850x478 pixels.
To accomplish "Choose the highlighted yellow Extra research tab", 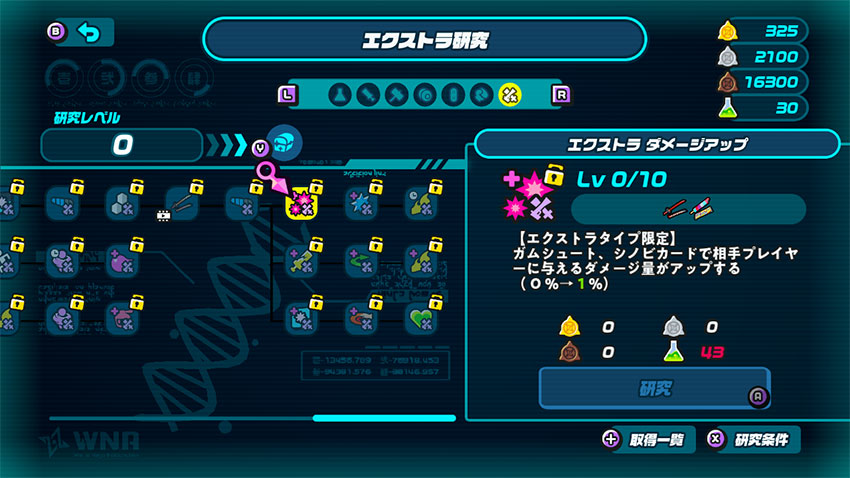I will pyautogui.click(x=510, y=95).
